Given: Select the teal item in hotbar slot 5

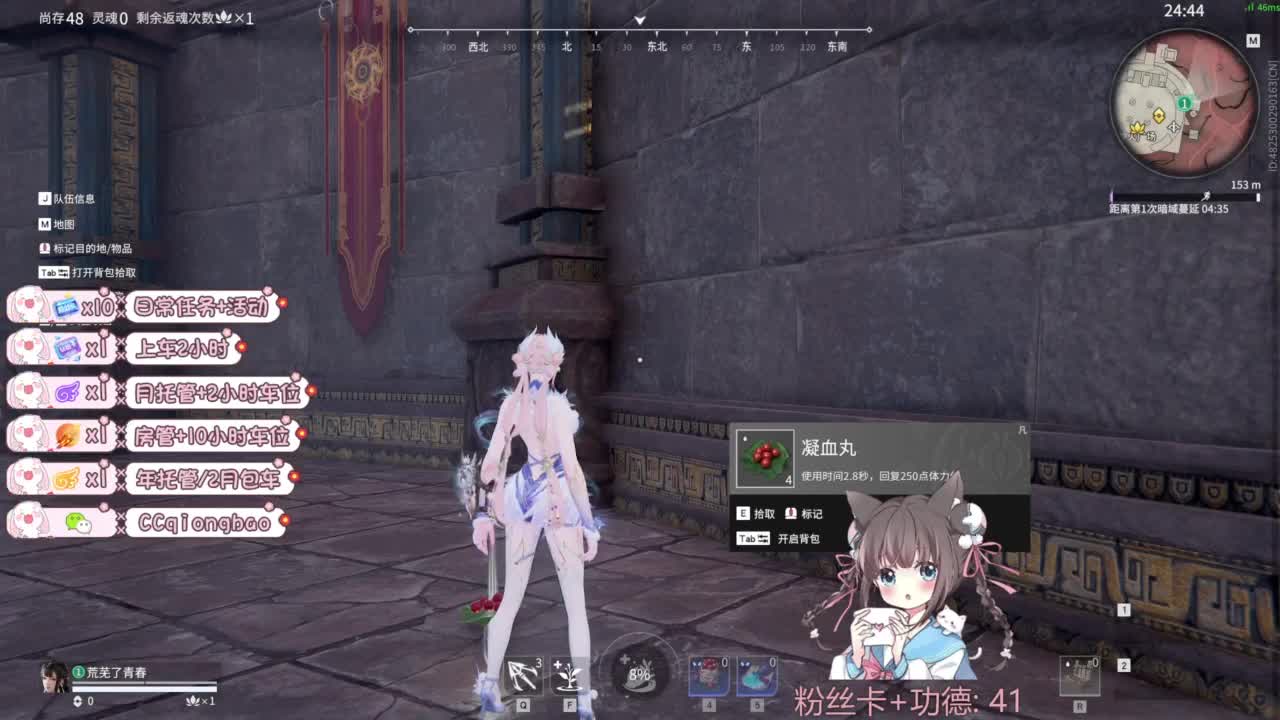Looking at the screenshot, I should click(x=760, y=675).
